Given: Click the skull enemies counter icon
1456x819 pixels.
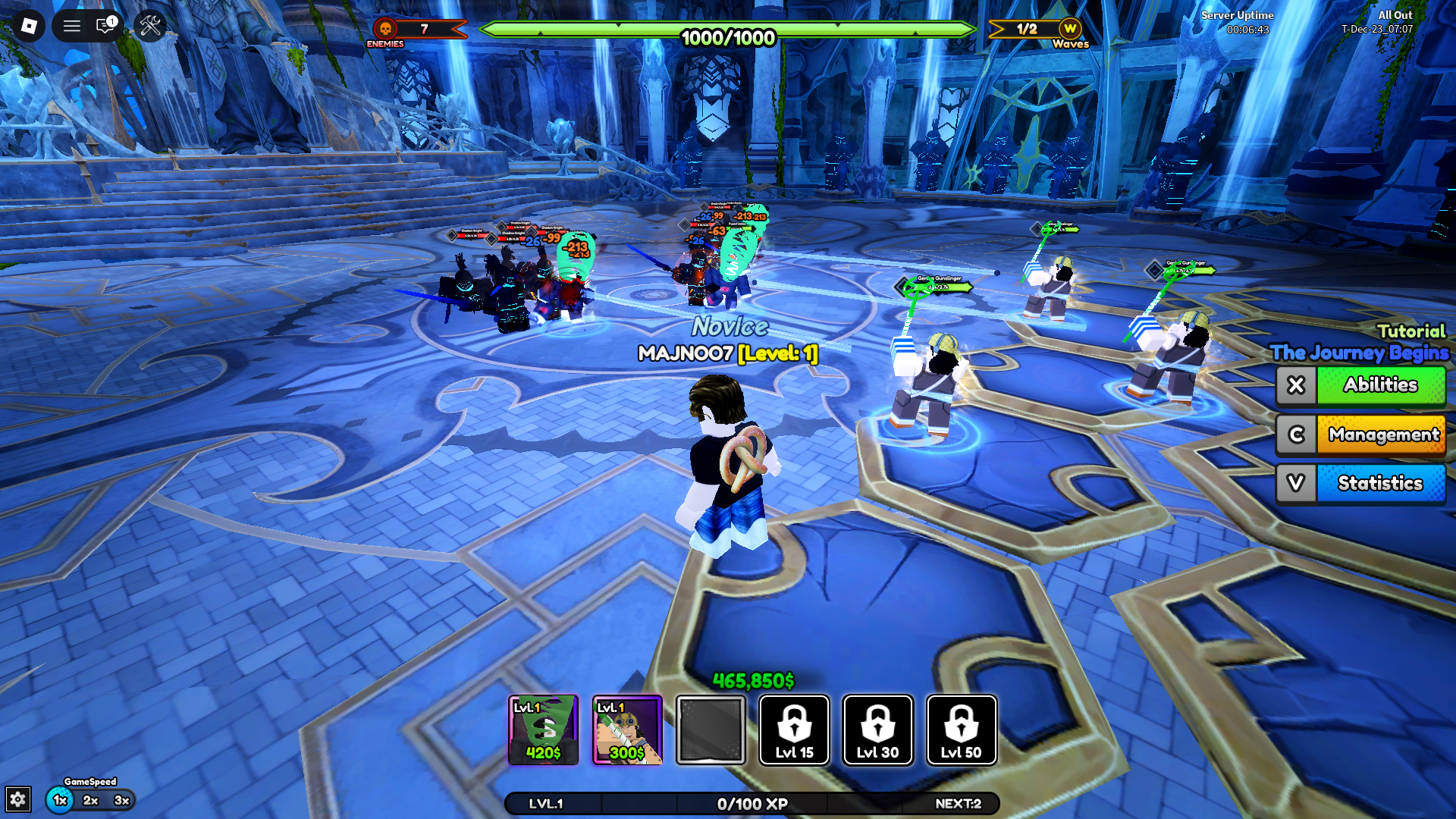Looking at the screenshot, I should (x=385, y=30).
